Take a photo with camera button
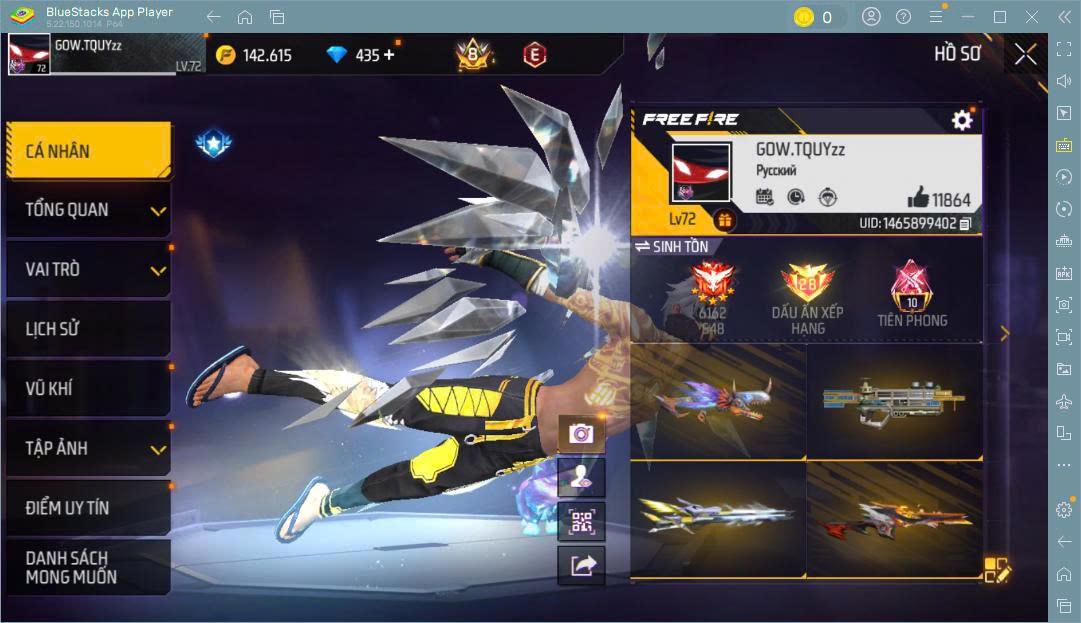This screenshot has height=623, width=1081. pyautogui.click(x=581, y=433)
